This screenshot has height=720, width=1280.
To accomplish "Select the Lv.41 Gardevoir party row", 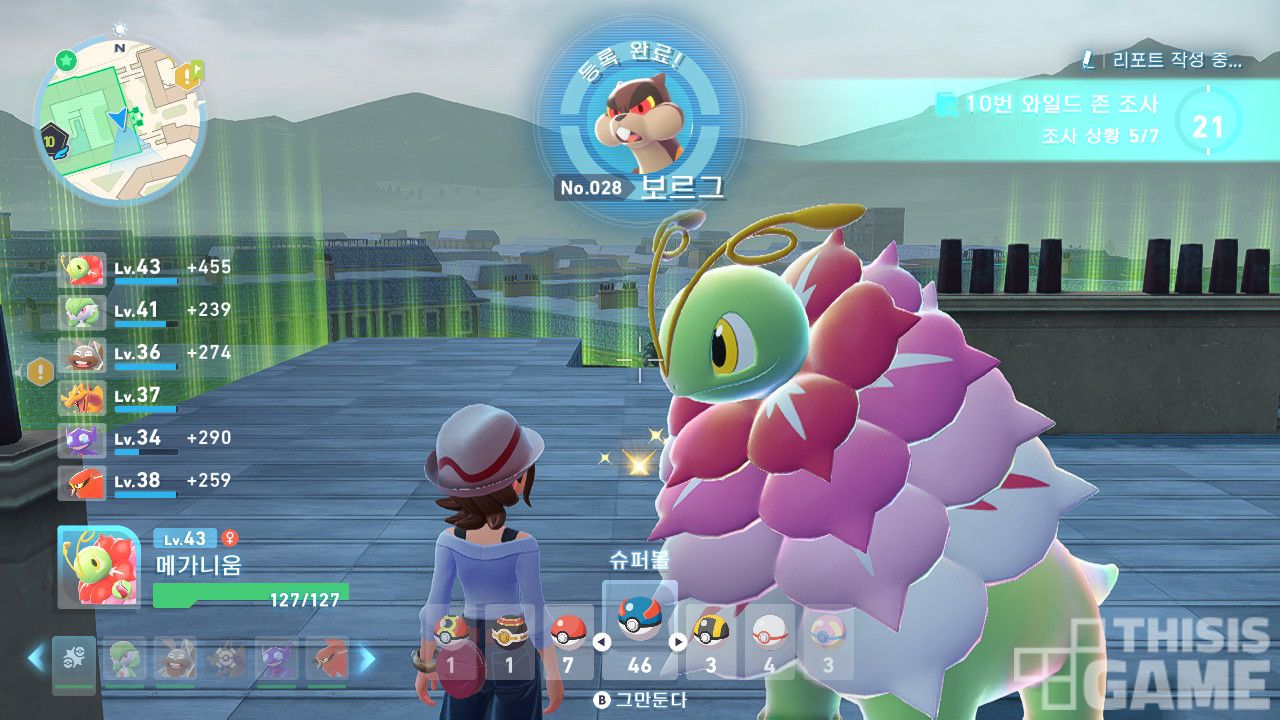I will (120, 310).
